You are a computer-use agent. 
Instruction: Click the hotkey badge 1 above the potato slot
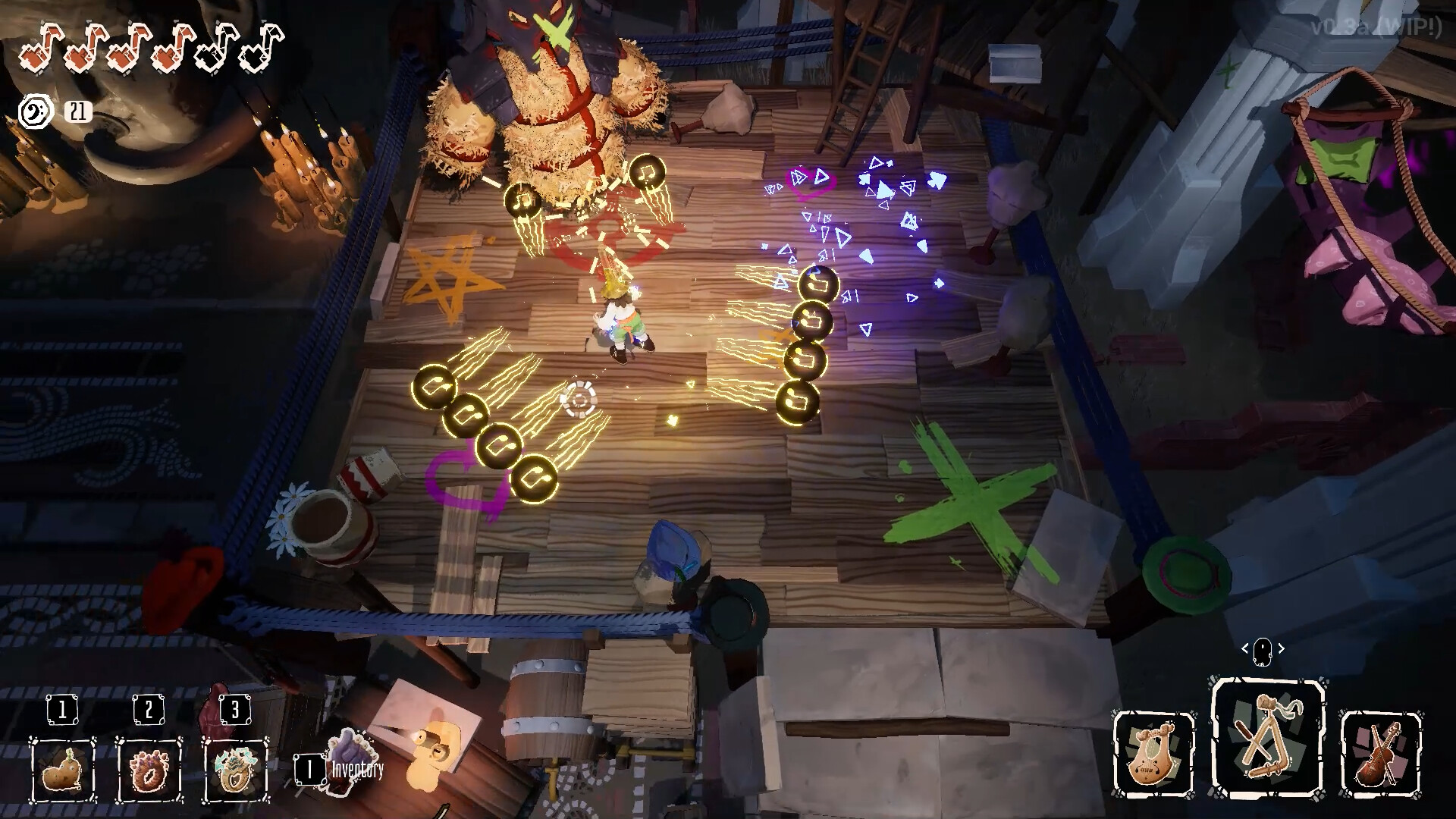63,710
